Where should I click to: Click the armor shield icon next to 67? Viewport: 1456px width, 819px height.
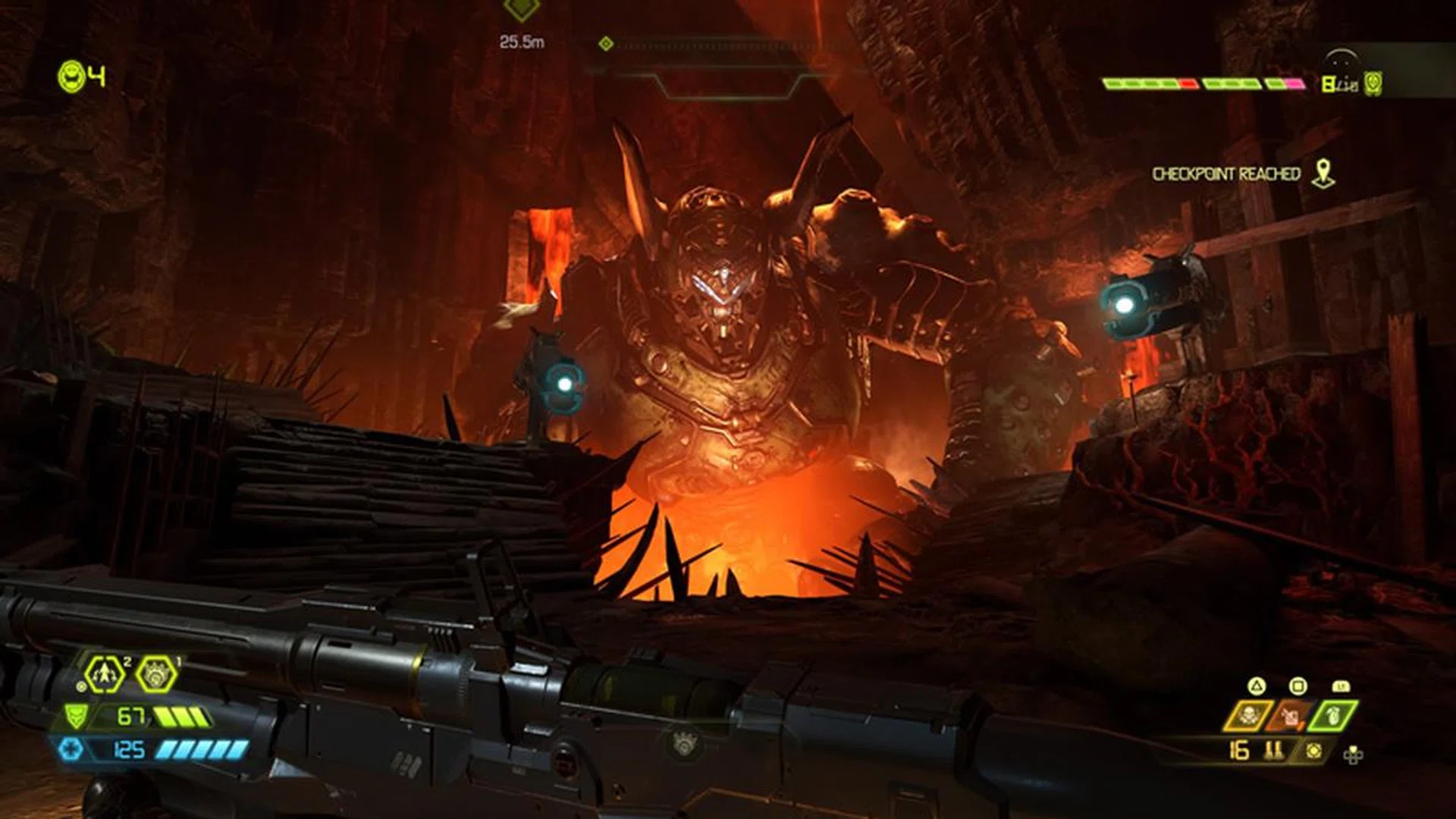pos(76,717)
